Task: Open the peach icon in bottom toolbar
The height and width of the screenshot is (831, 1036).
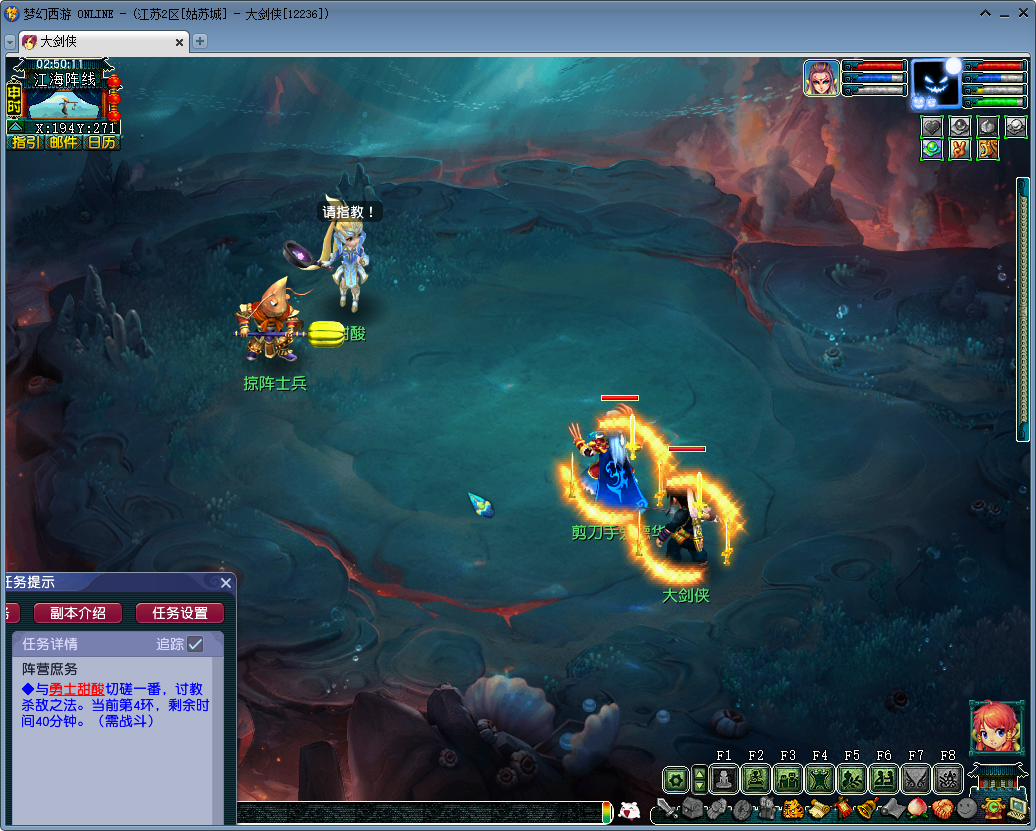Action: click(917, 808)
